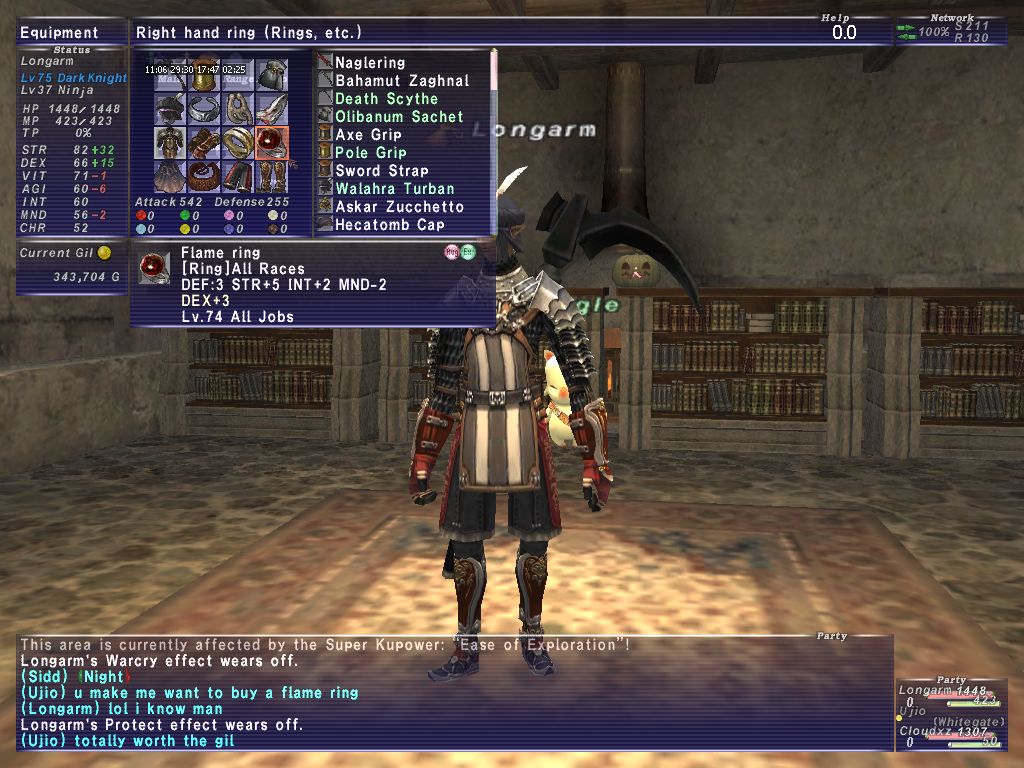This screenshot has height=768, width=1024.
Task: Select Naglering from the item list
Action: coord(370,63)
